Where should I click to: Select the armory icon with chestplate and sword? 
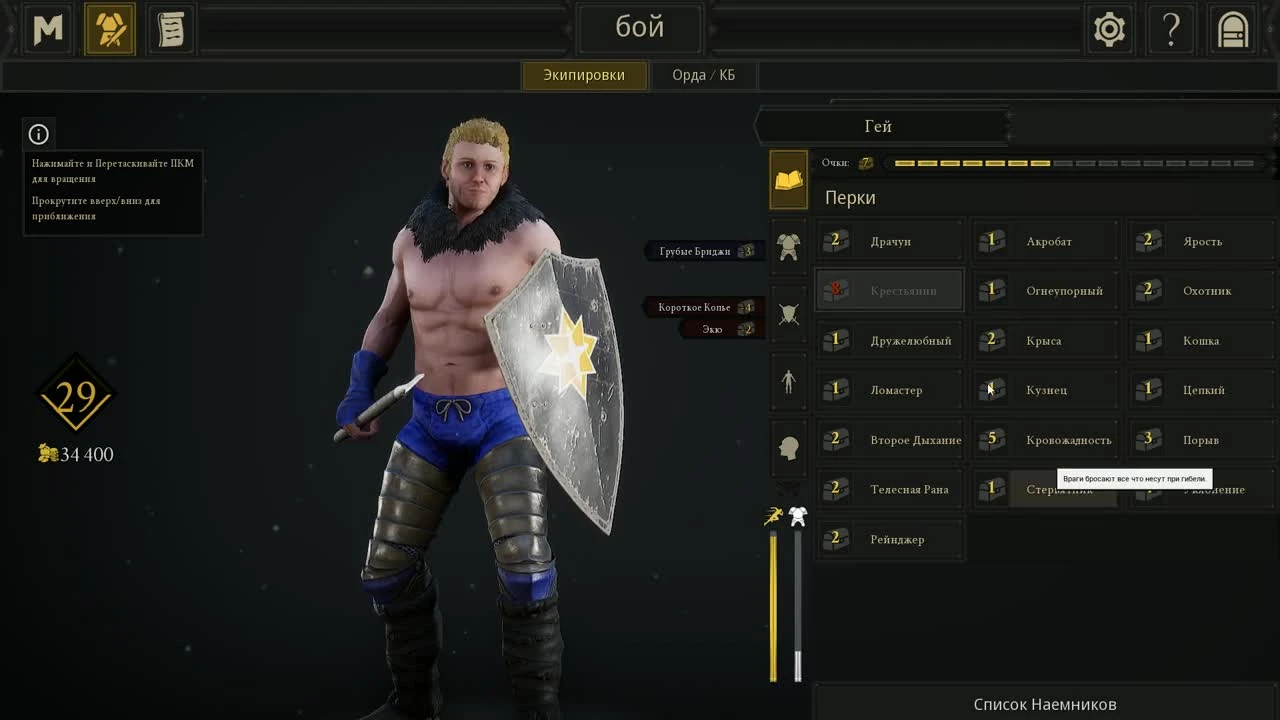109,28
